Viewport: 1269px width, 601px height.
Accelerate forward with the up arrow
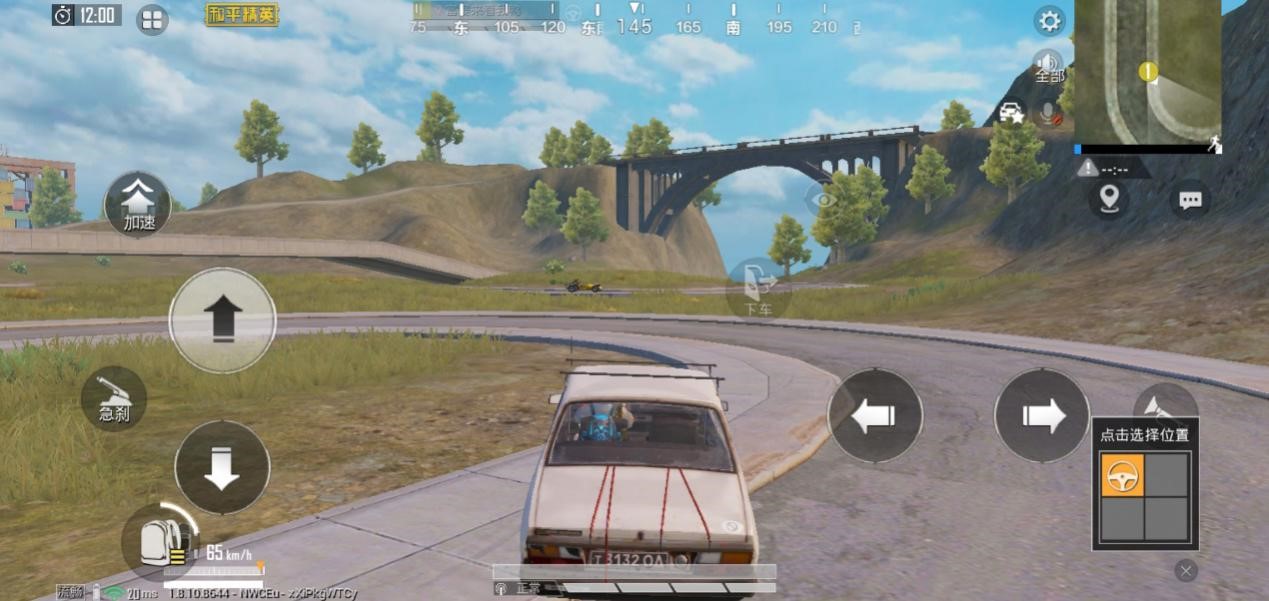222,320
